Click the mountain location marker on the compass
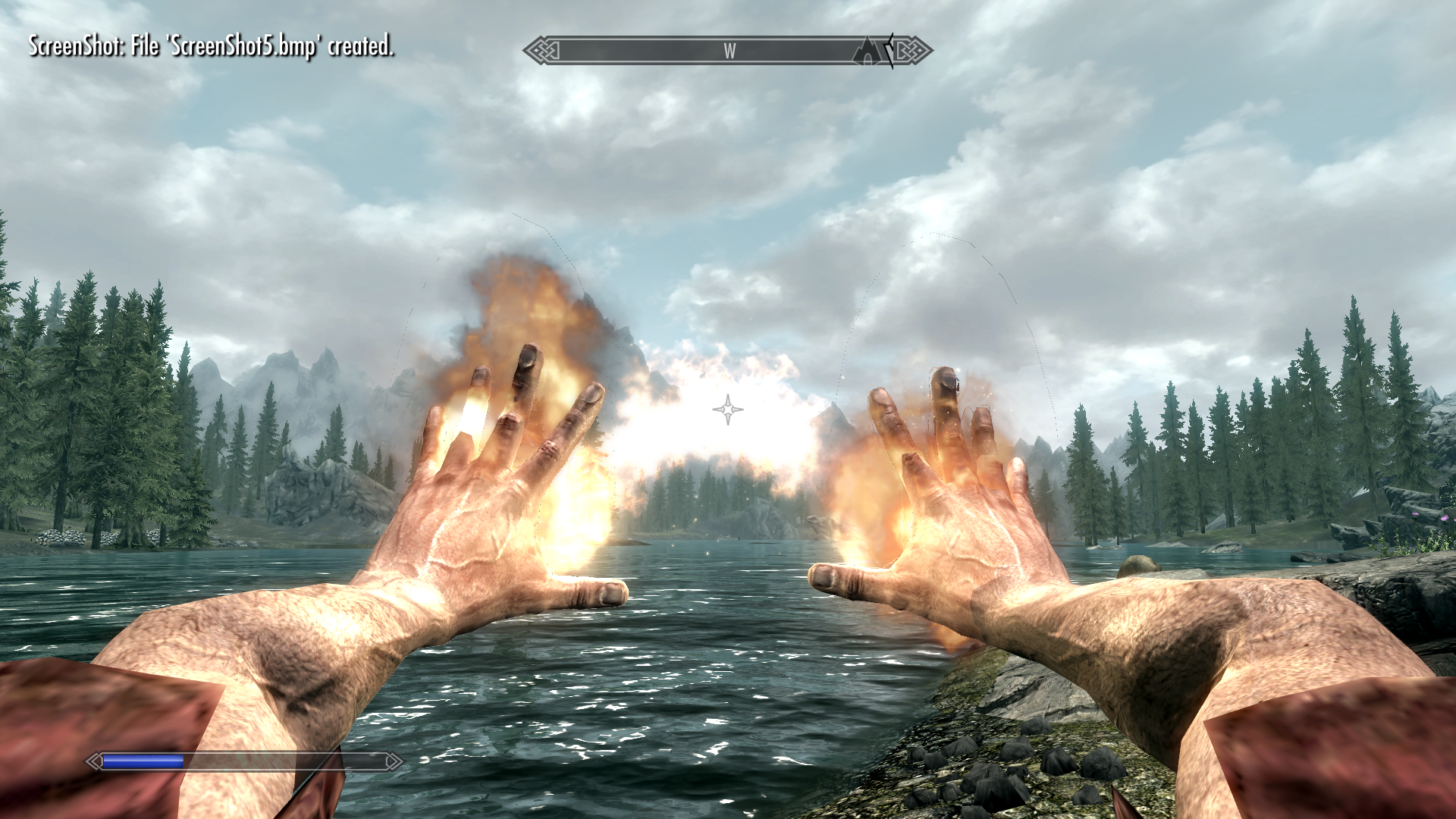 [x=868, y=52]
